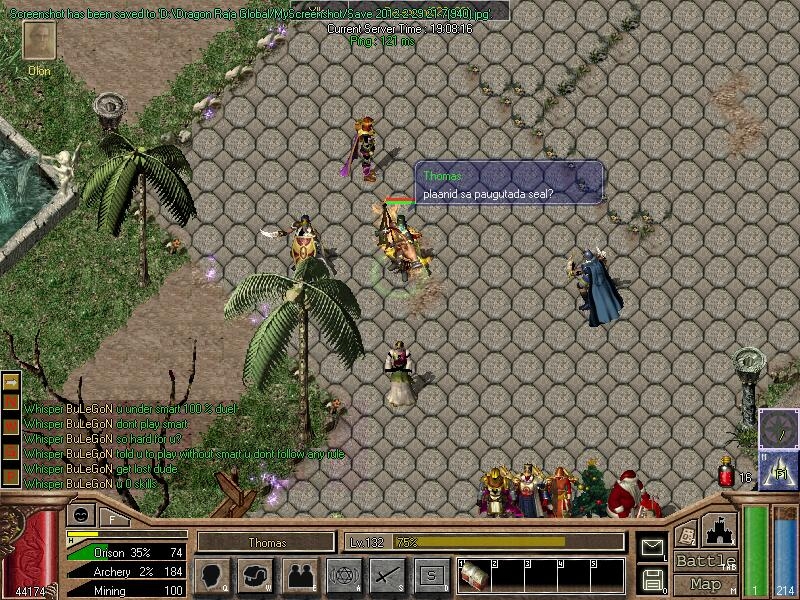Image resolution: width=800 pixels, height=600 pixels.
Task: Open the castle icon menu
Action: pos(720,529)
